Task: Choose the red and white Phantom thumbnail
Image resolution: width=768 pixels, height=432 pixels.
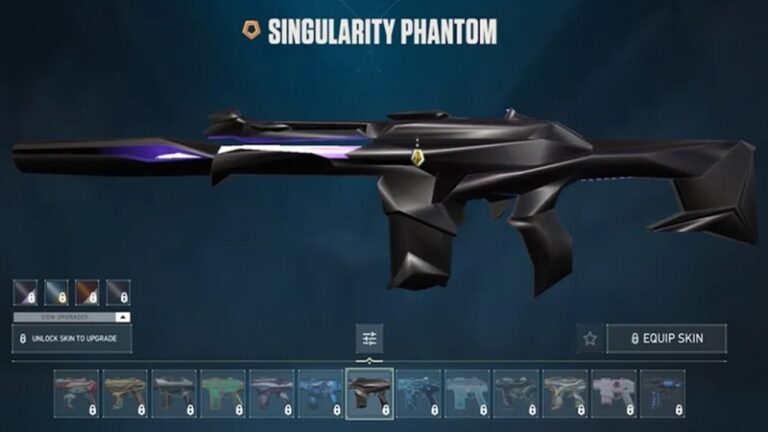Action: coord(76,393)
